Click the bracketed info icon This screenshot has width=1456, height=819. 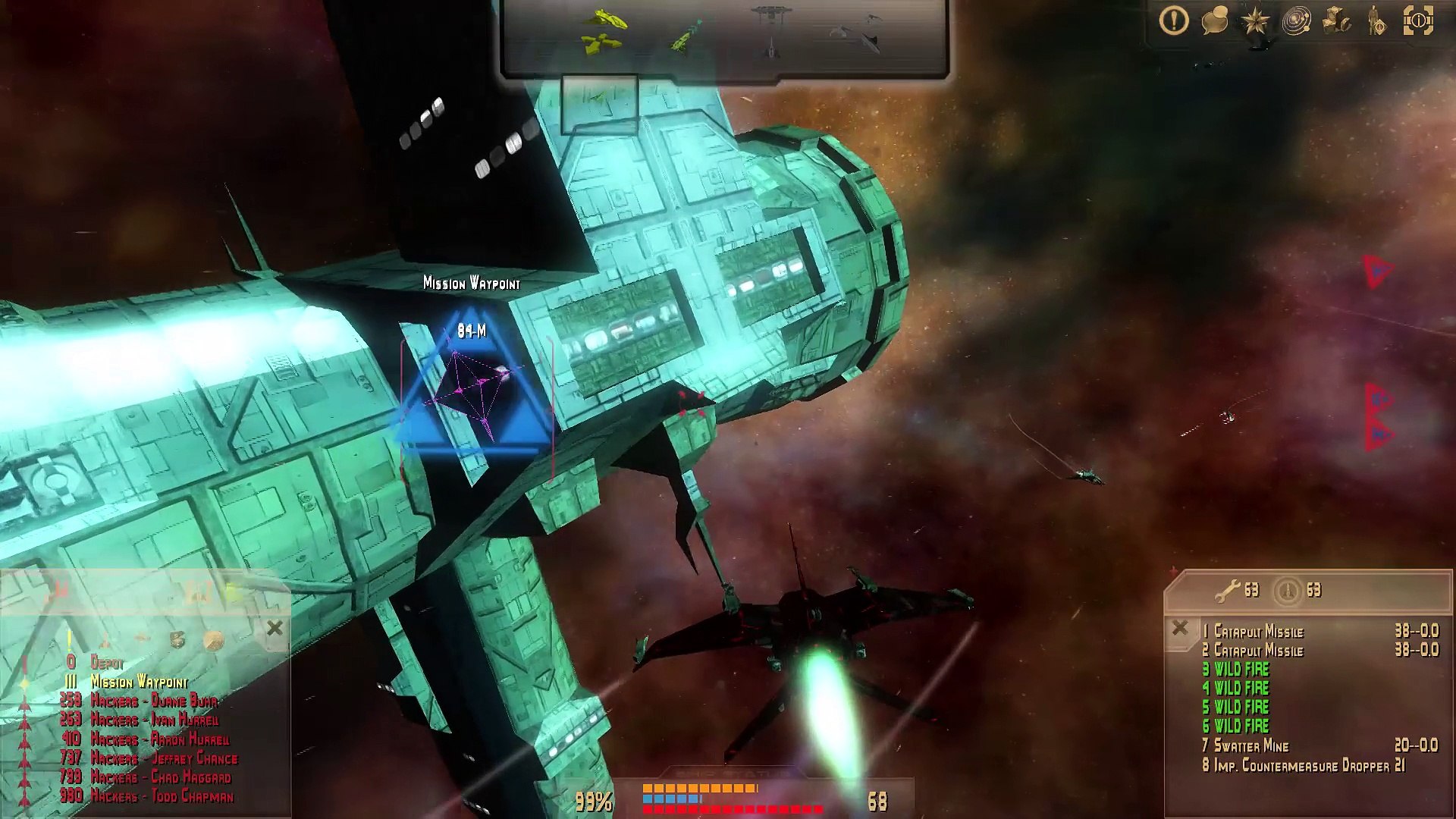click(x=1418, y=21)
